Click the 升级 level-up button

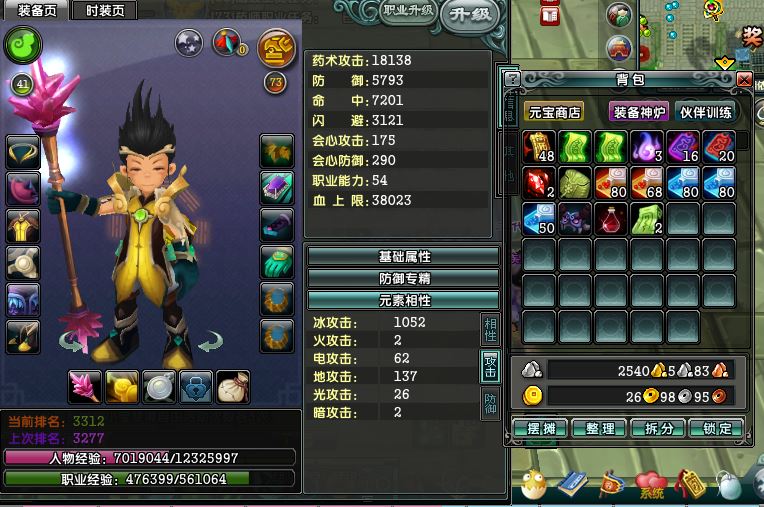(469, 14)
